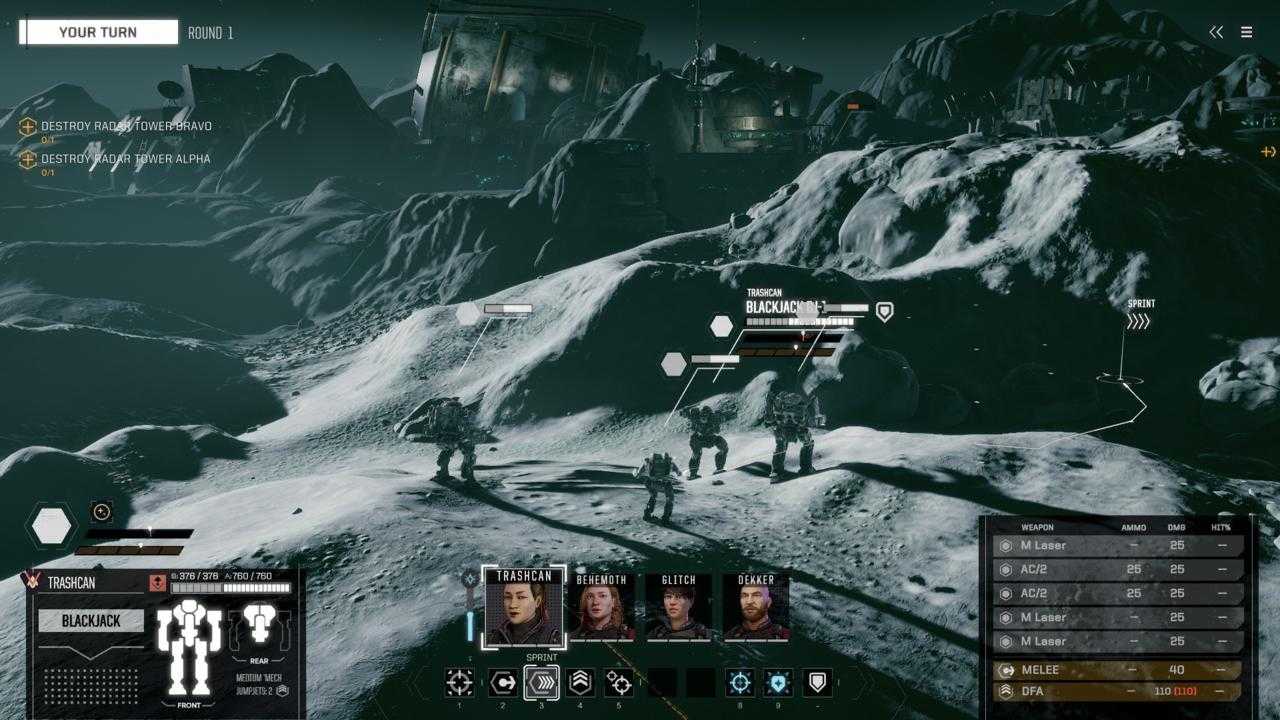Activate the Sprint action
The height and width of the screenshot is (720, 1280).
542,683
